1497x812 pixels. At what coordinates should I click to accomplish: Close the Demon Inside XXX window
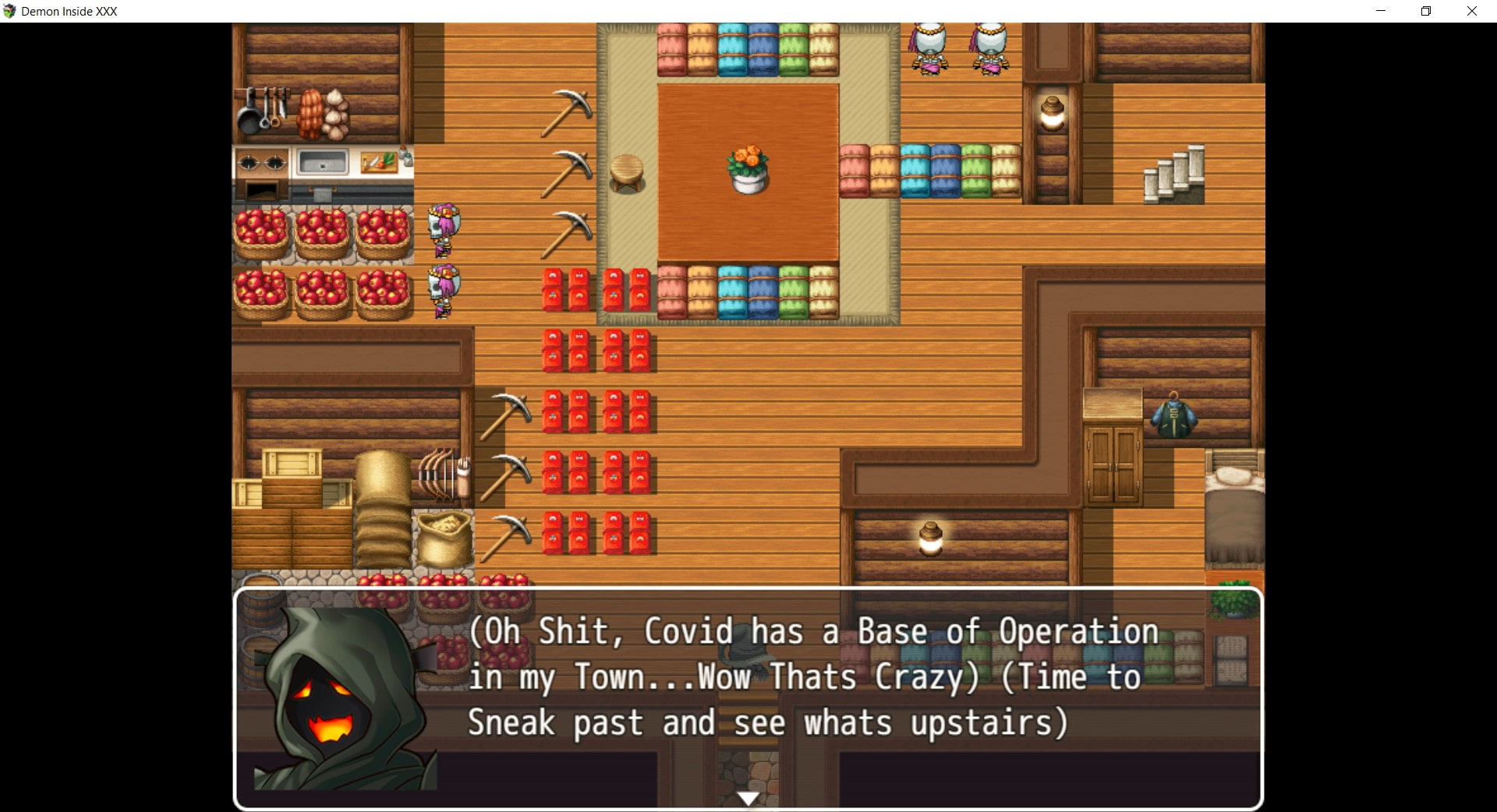pyautogui.click(x=1471, y=11)
